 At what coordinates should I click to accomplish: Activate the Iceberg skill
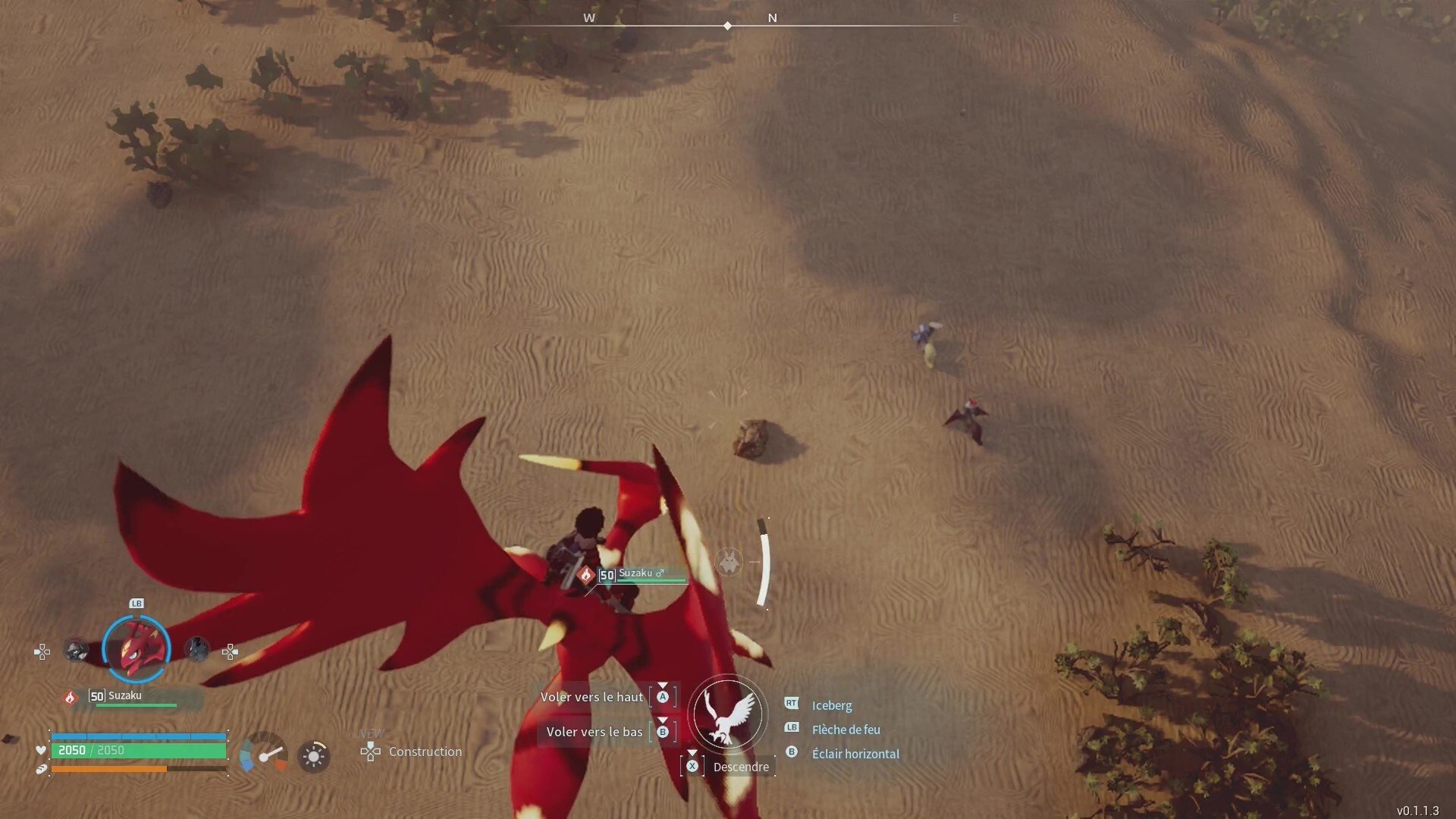click(831, 705)
